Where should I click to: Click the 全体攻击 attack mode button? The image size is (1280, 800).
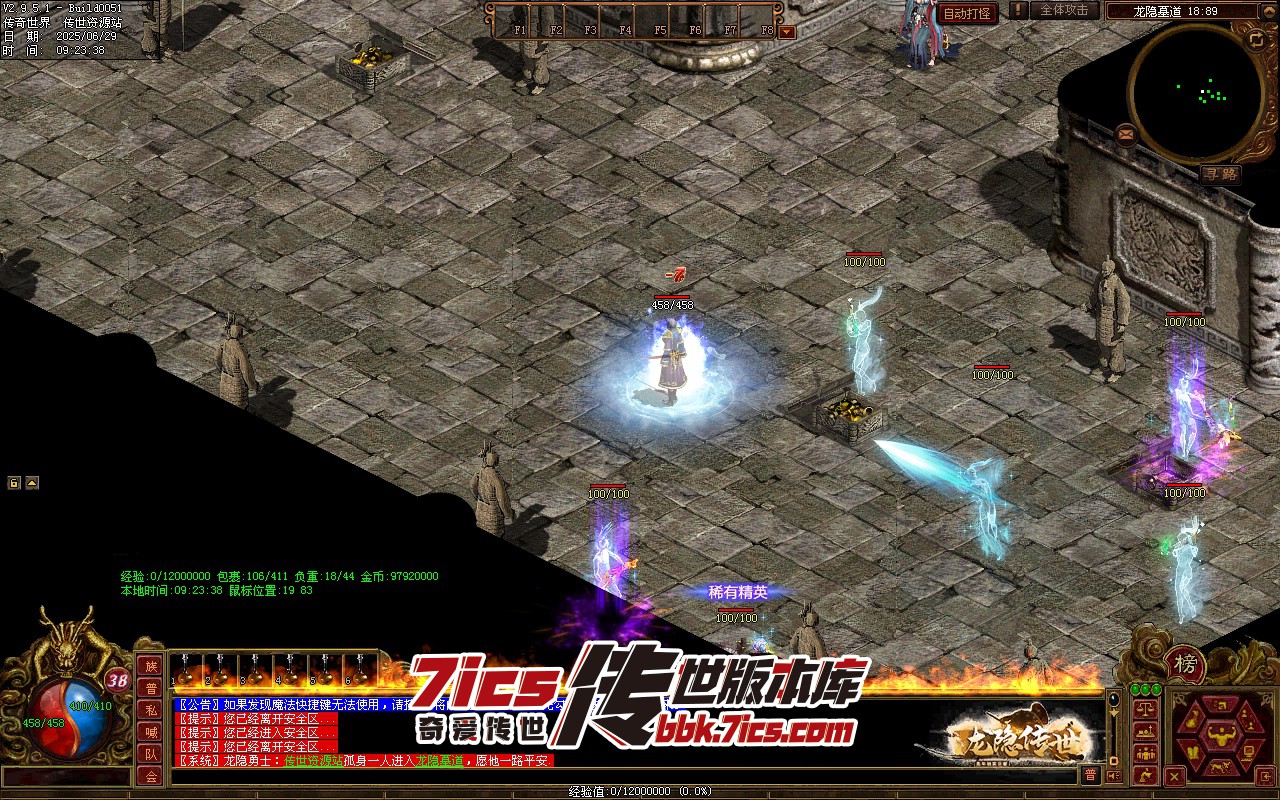coord(1064,10)
